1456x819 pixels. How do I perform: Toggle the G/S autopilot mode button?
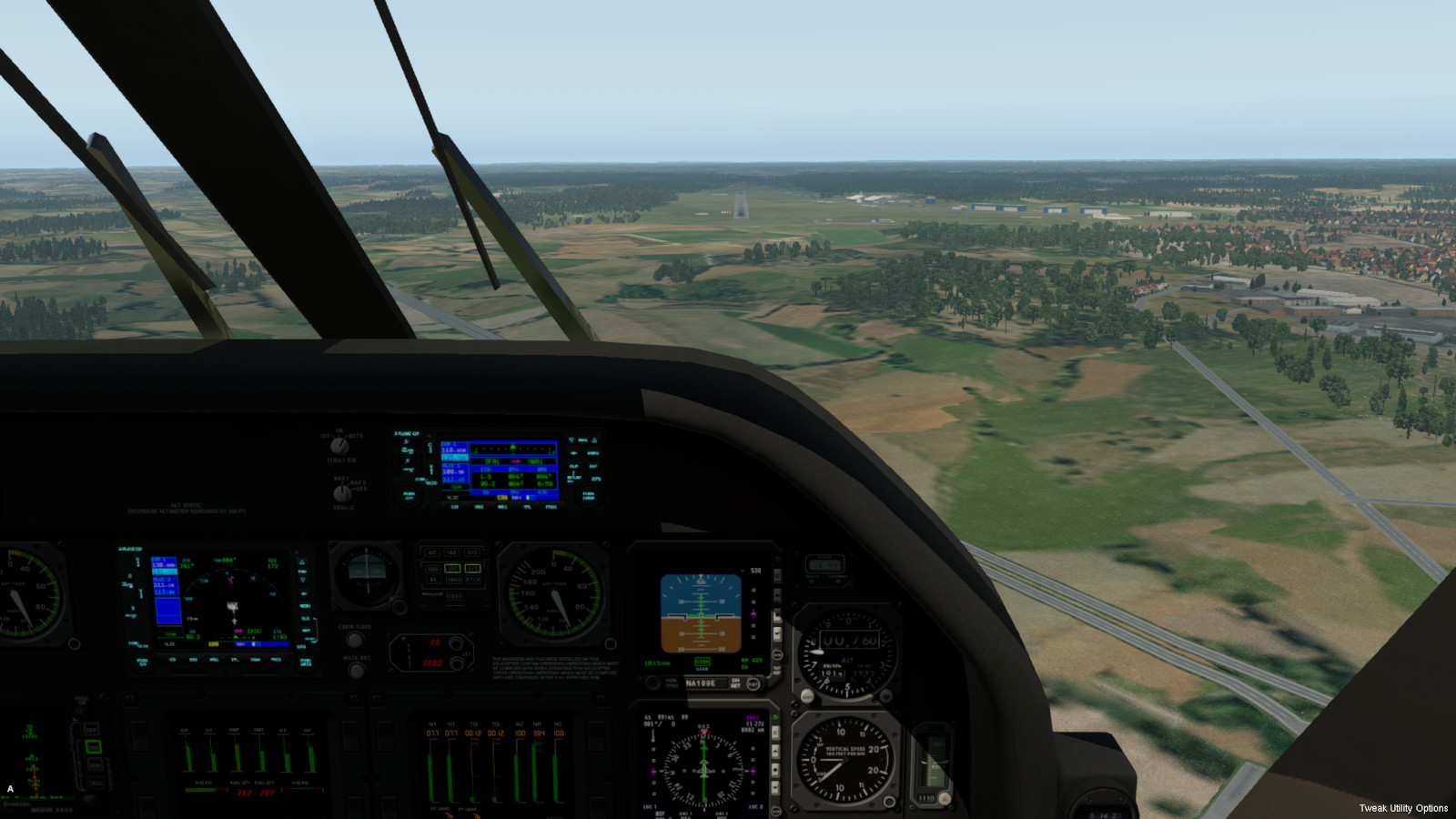tap(473, 569)
